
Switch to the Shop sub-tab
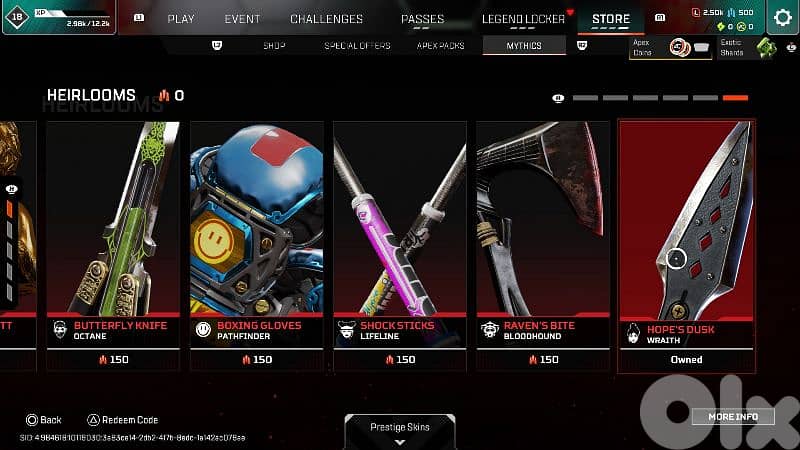pos(274,46)
